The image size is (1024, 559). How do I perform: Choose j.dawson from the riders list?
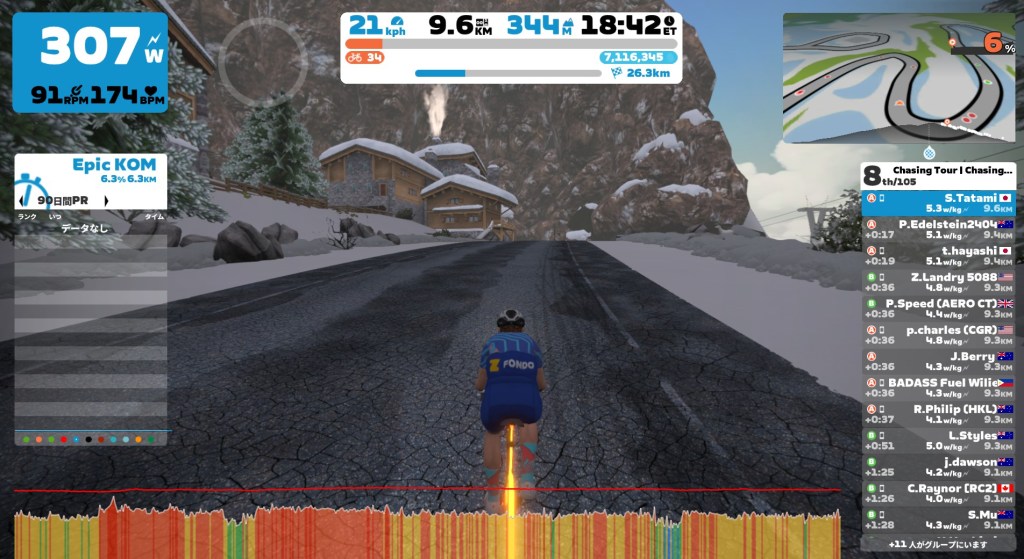tap(938, 467)
